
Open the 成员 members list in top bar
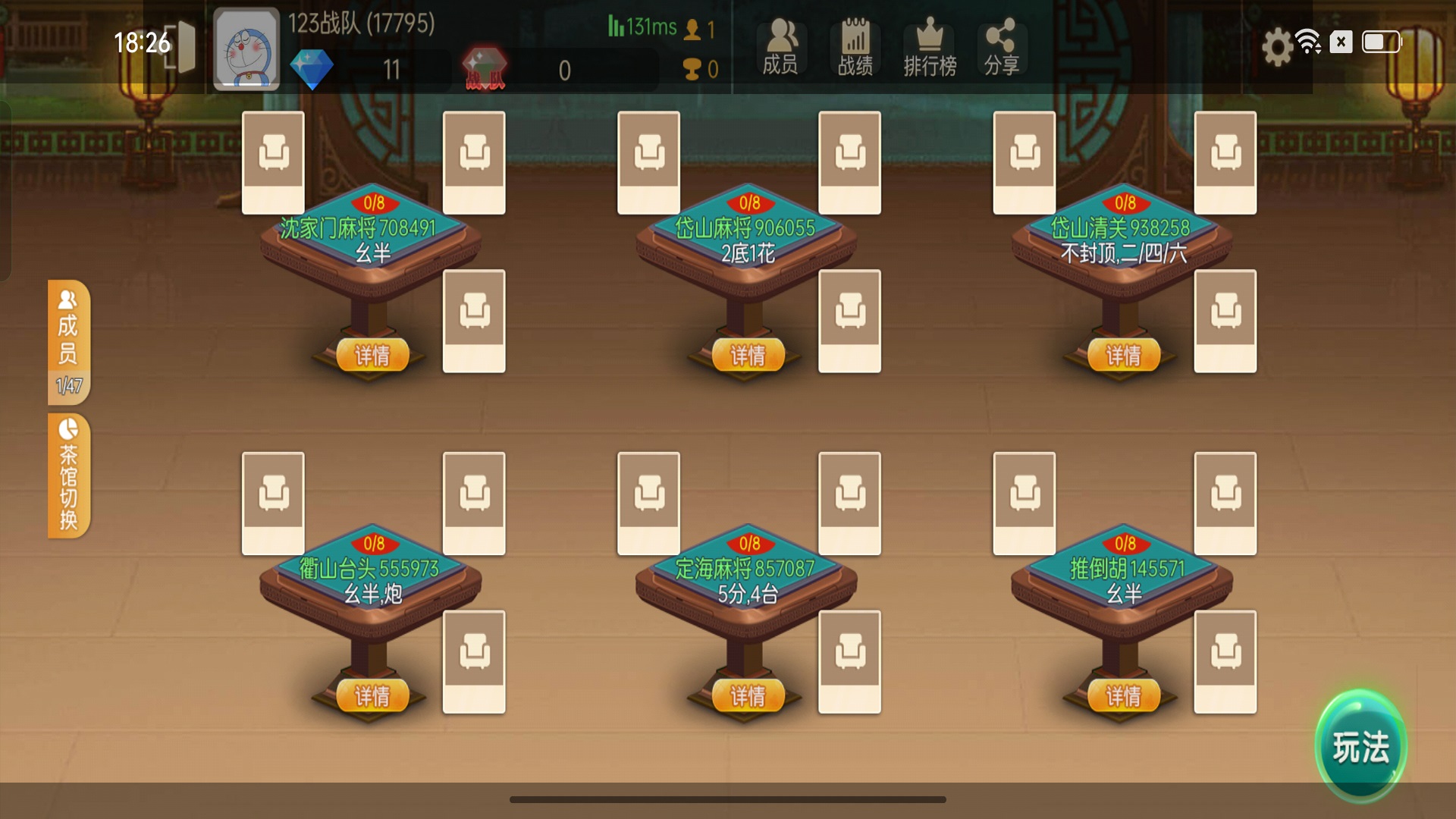pos(780,47)
